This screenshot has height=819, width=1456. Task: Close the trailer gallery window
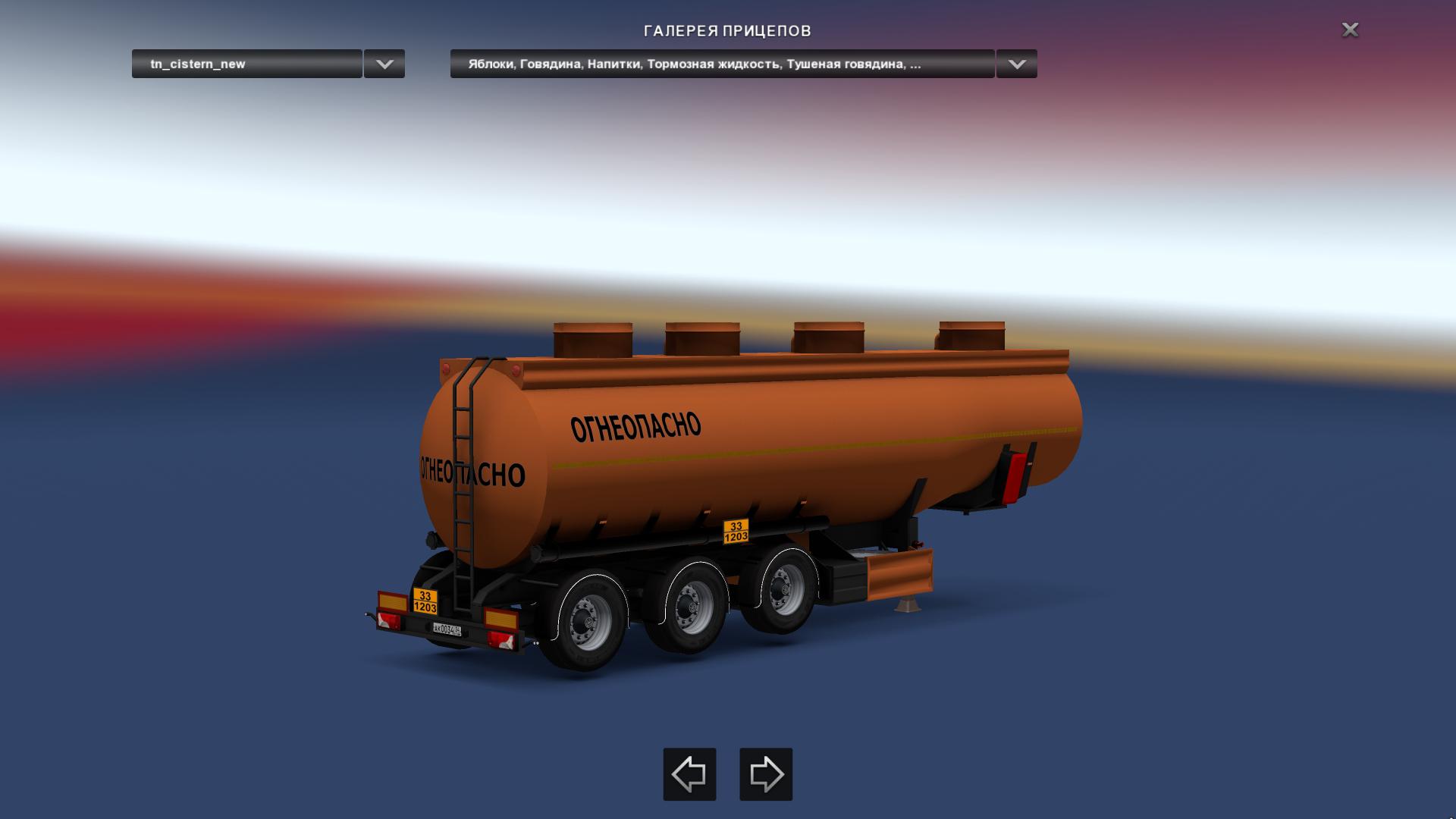pos(1350,30)
